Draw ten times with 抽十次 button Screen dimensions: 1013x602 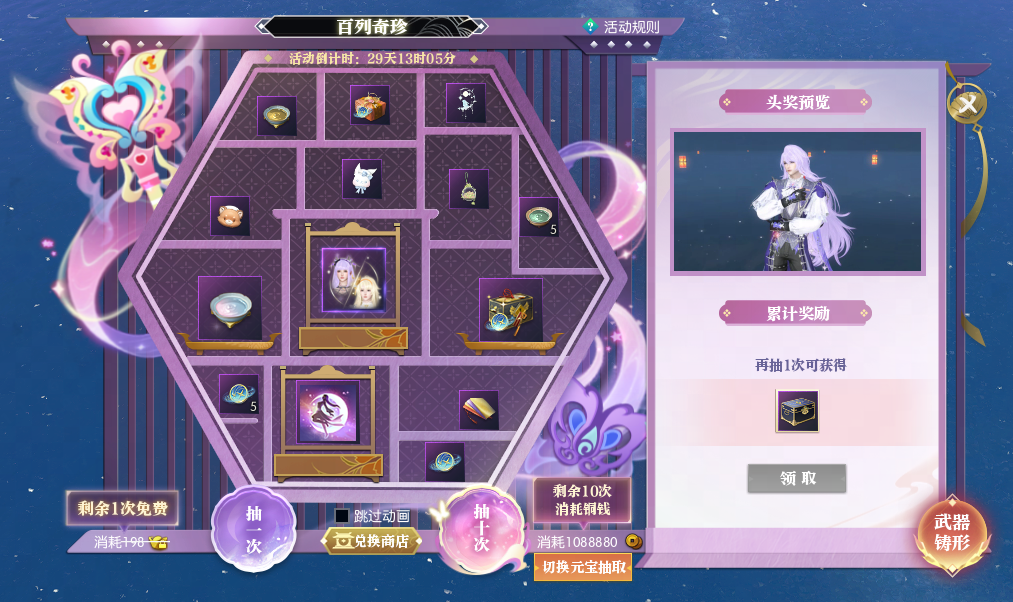pos(481,527)
